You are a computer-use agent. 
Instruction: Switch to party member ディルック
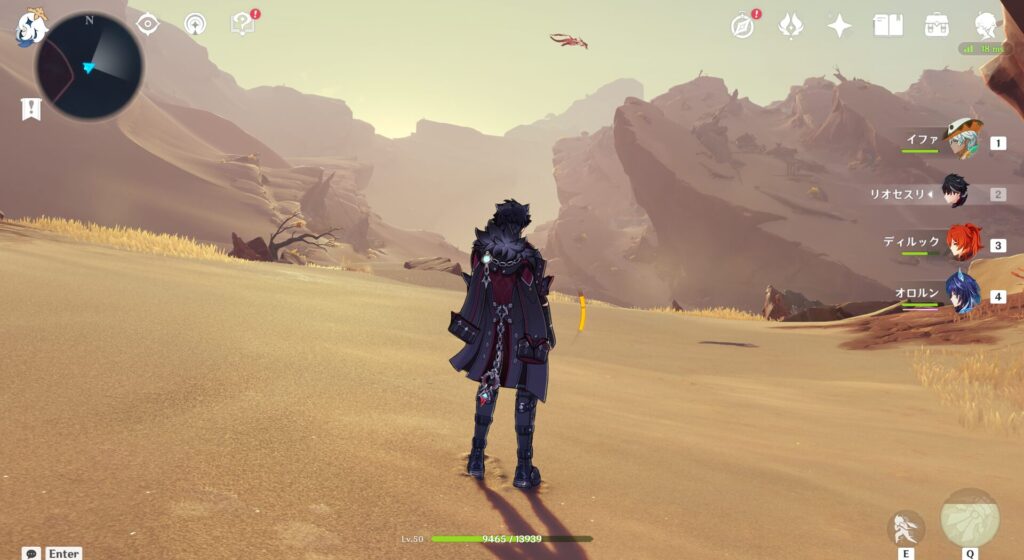(962, 243)
